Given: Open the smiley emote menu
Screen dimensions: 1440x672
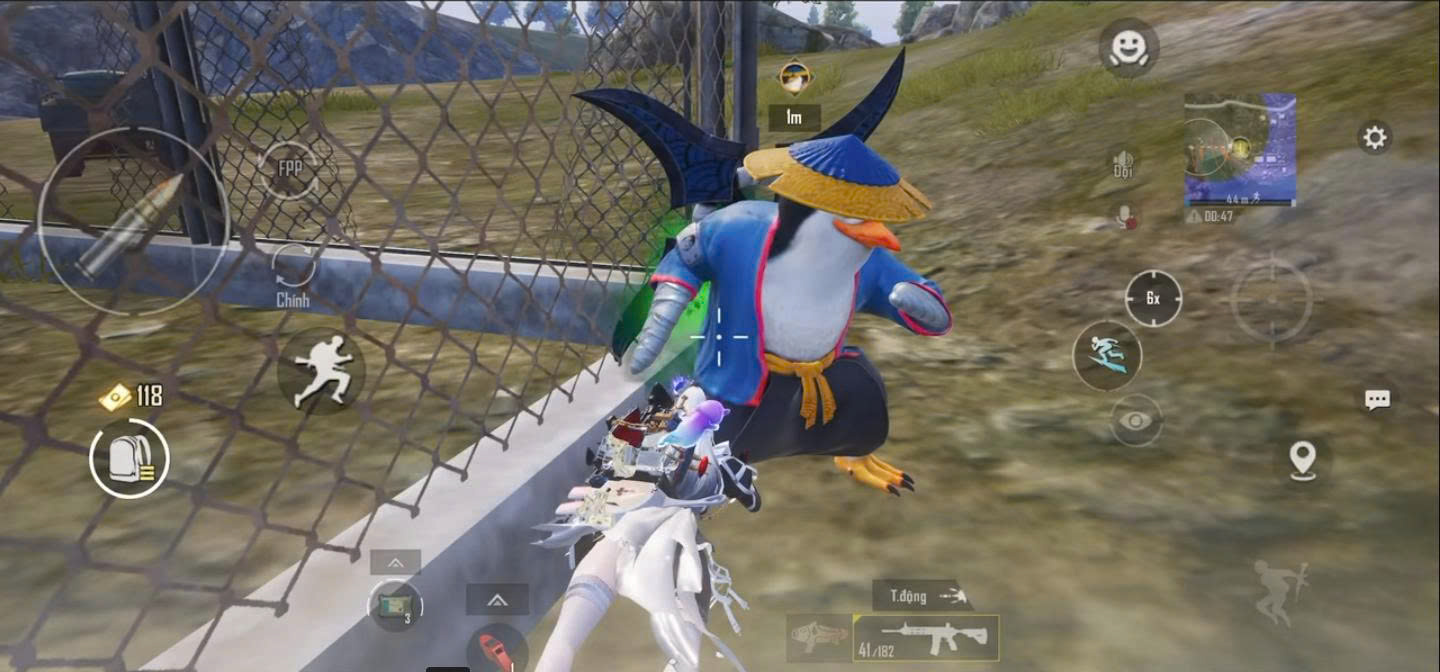Looking at the screenshot, I should 1128,47.
